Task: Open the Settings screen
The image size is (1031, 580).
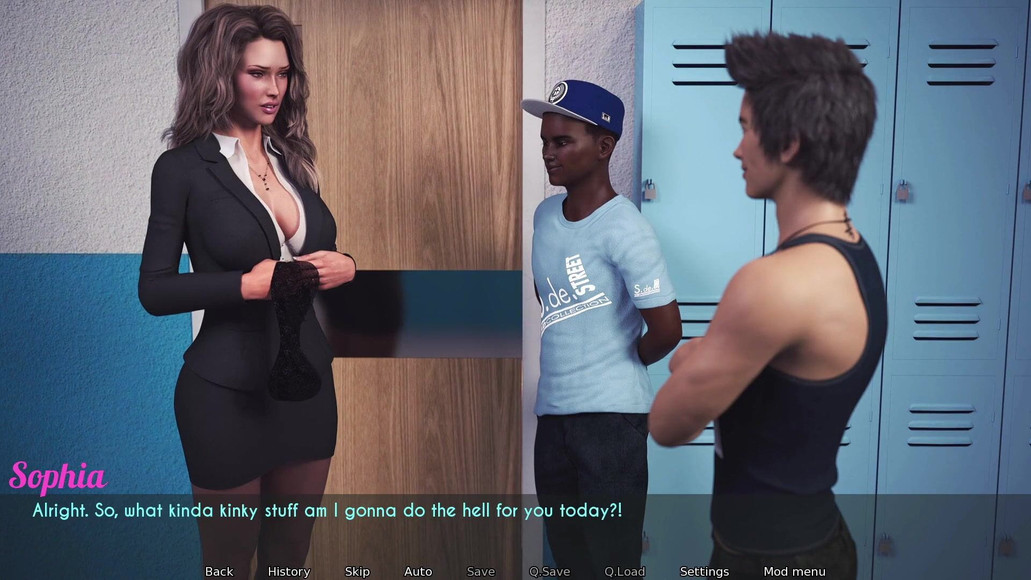Action: point(704,572)
